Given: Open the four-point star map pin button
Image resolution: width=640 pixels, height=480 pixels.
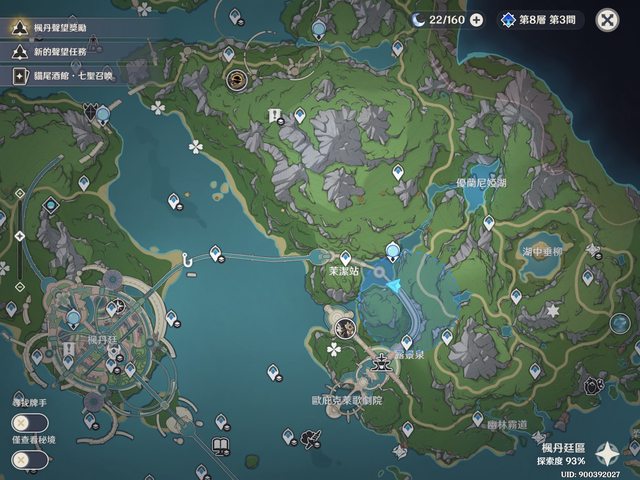Looking at the screenshot, I should click(x=607, y=453).
